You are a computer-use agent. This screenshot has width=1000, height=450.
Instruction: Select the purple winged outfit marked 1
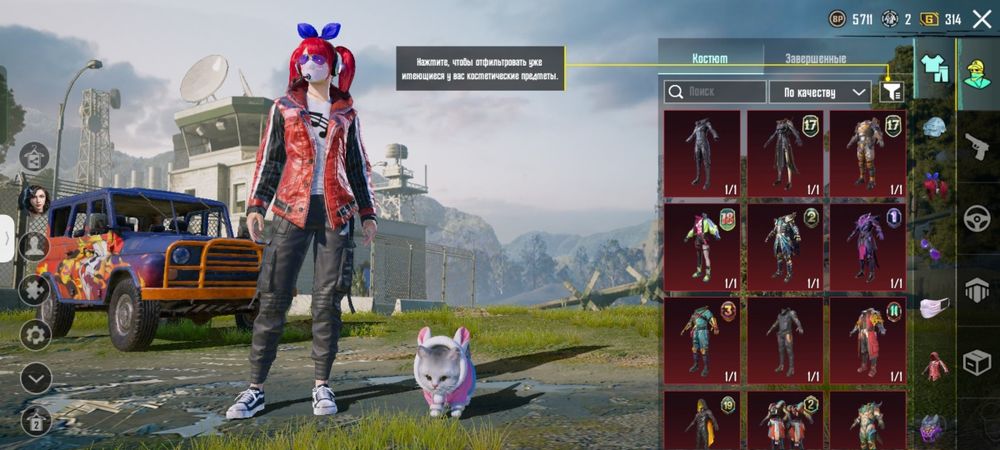coord(867,247)
